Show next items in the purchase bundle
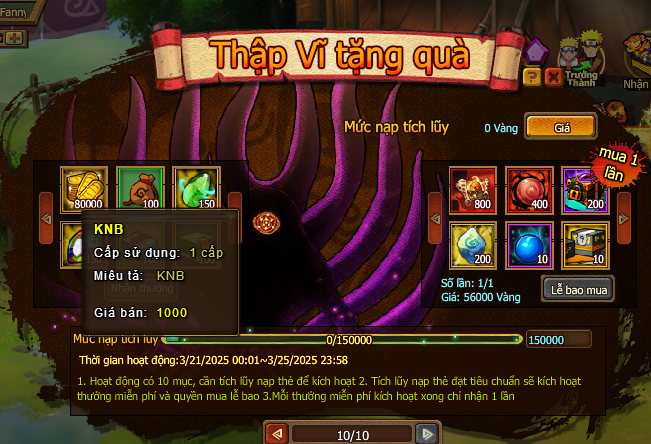Image resolution: width=651 pixels, height=444 pixels. click(623, 214)
